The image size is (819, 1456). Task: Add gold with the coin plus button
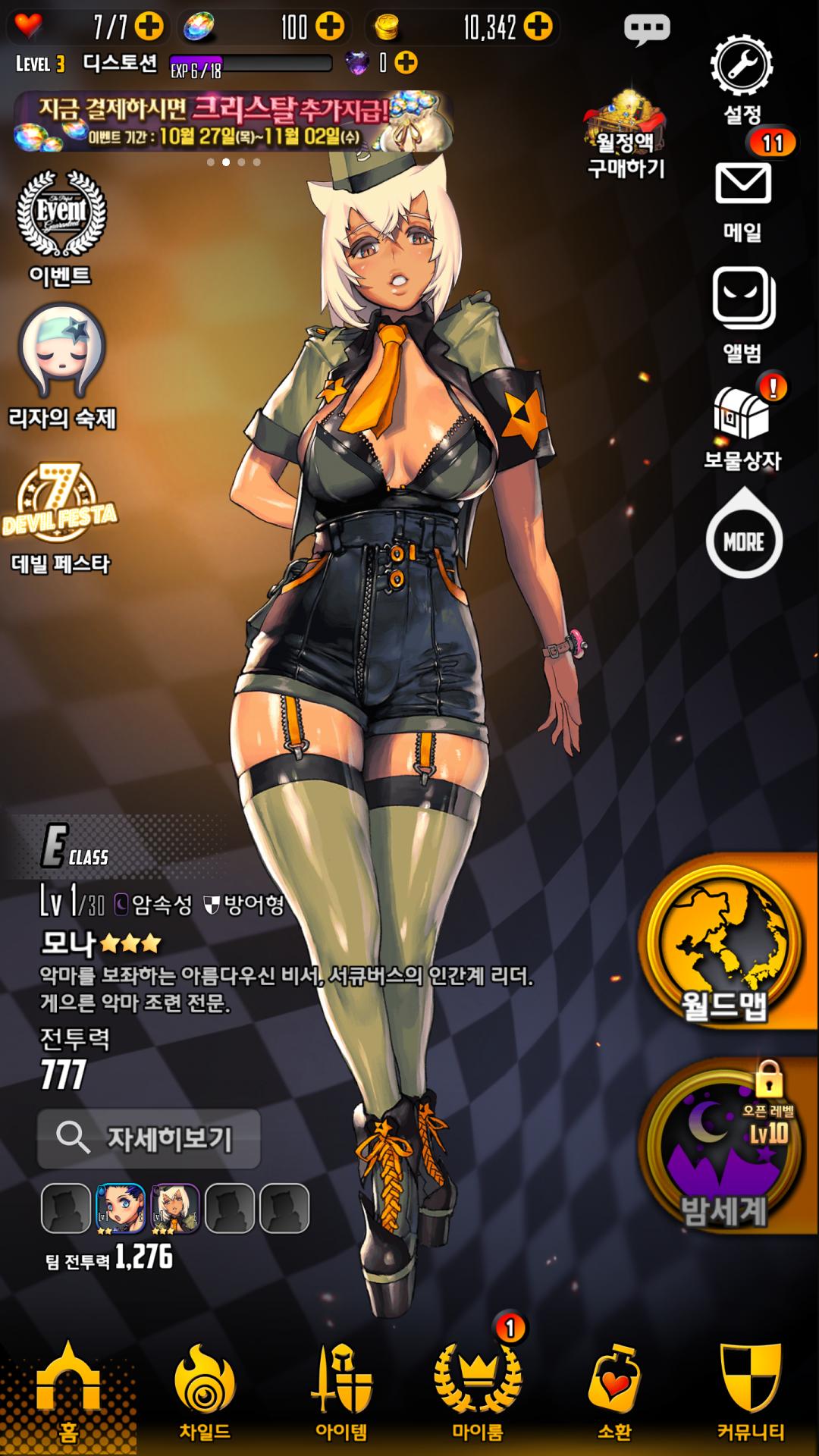point(538,27)
